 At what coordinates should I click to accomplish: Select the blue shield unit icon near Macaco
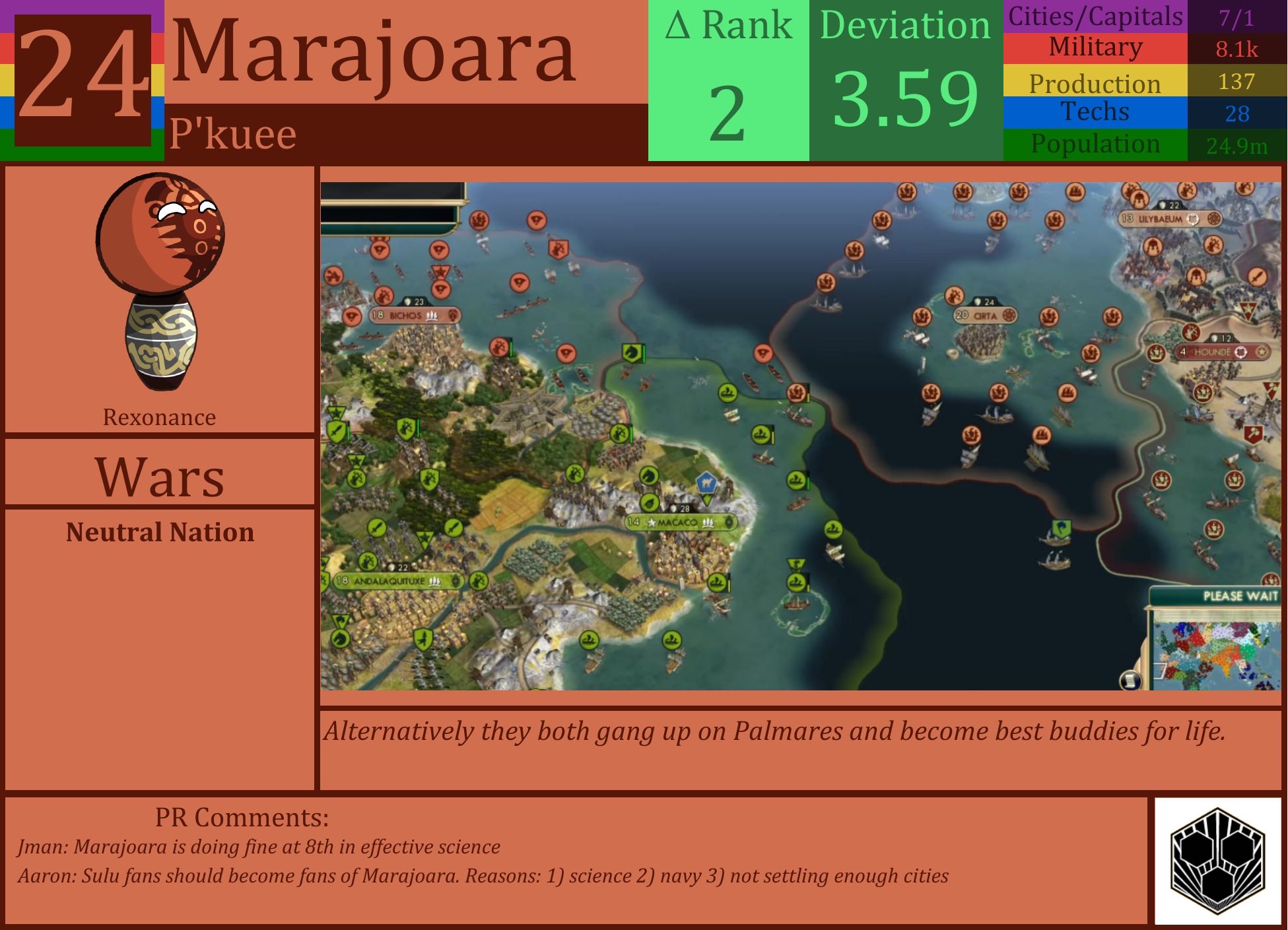tap(706, 484)
